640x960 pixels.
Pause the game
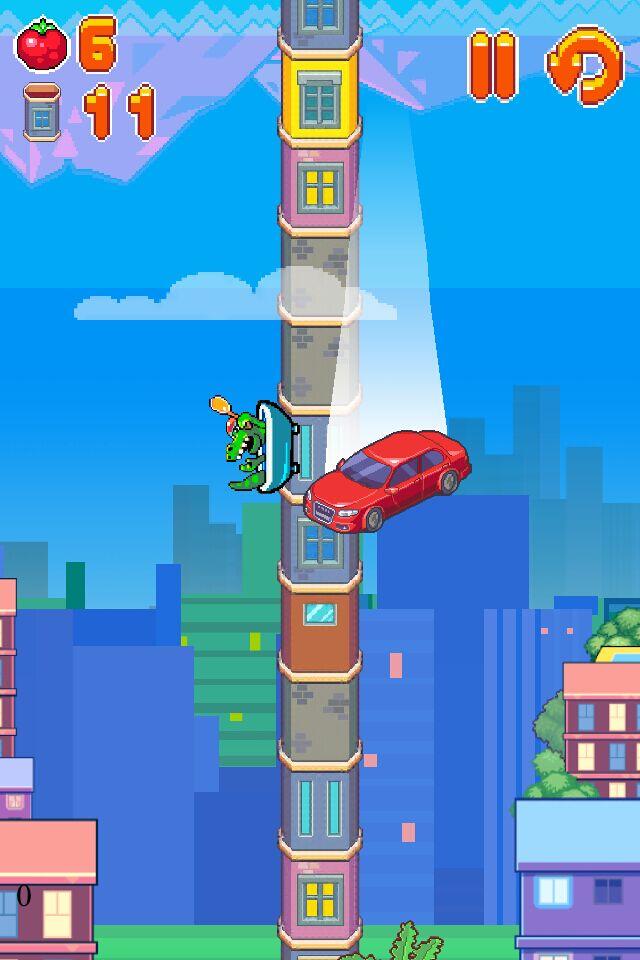coord(492,66)
